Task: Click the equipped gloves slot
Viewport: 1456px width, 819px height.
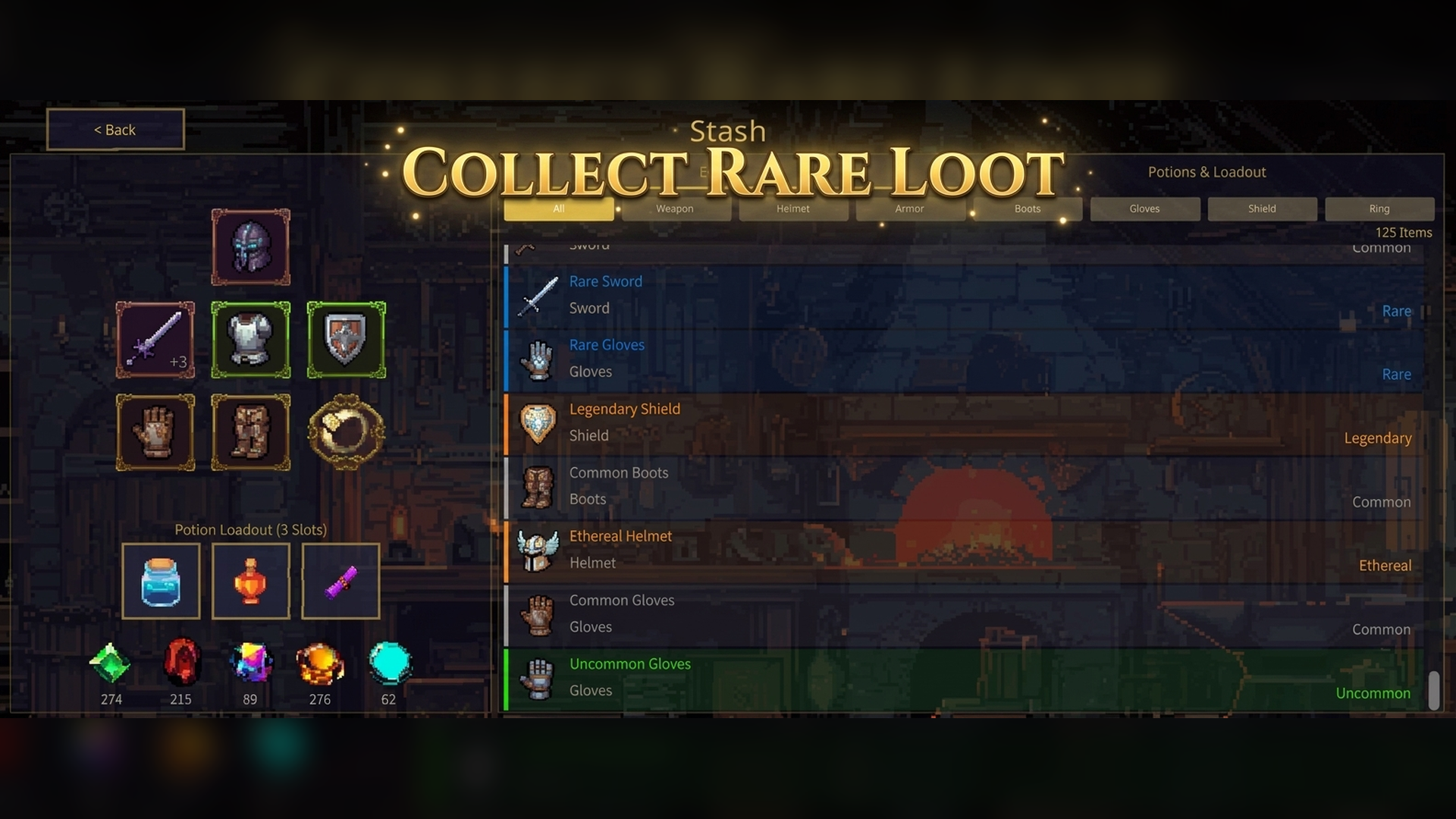Action: pyautogui.click(x=155, y=433)
